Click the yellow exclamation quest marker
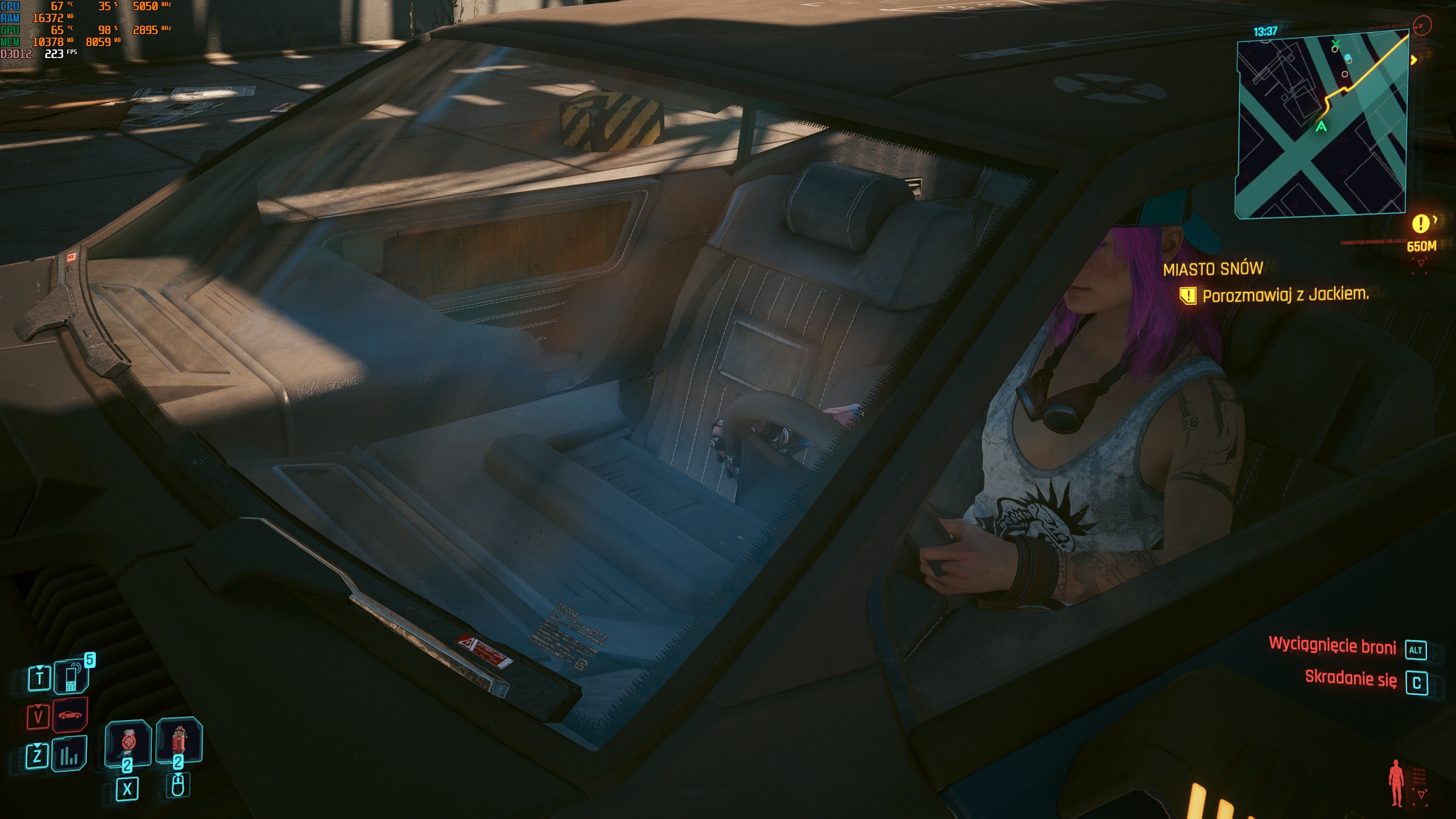 click(1420, 224)
